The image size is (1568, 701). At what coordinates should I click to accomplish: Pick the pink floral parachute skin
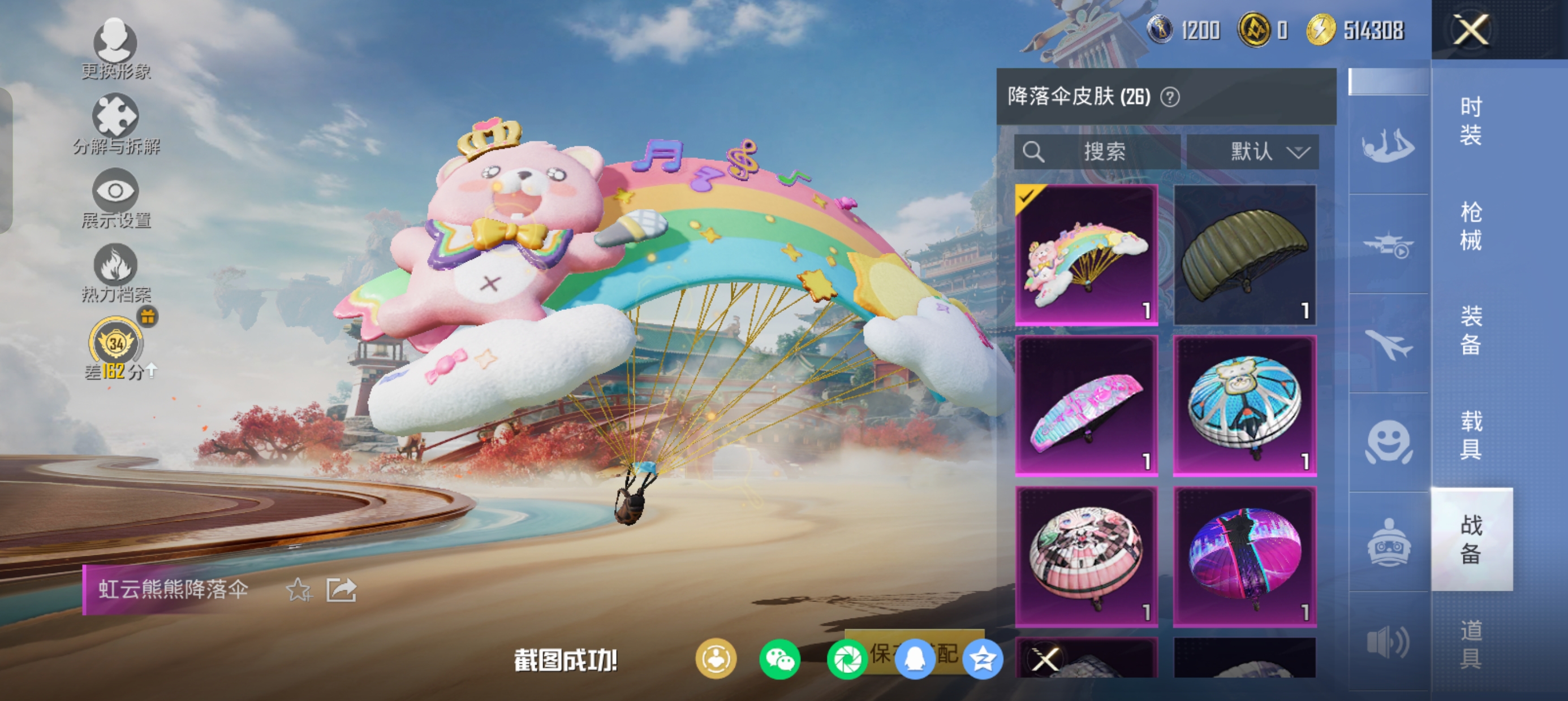click(1087, 405)
